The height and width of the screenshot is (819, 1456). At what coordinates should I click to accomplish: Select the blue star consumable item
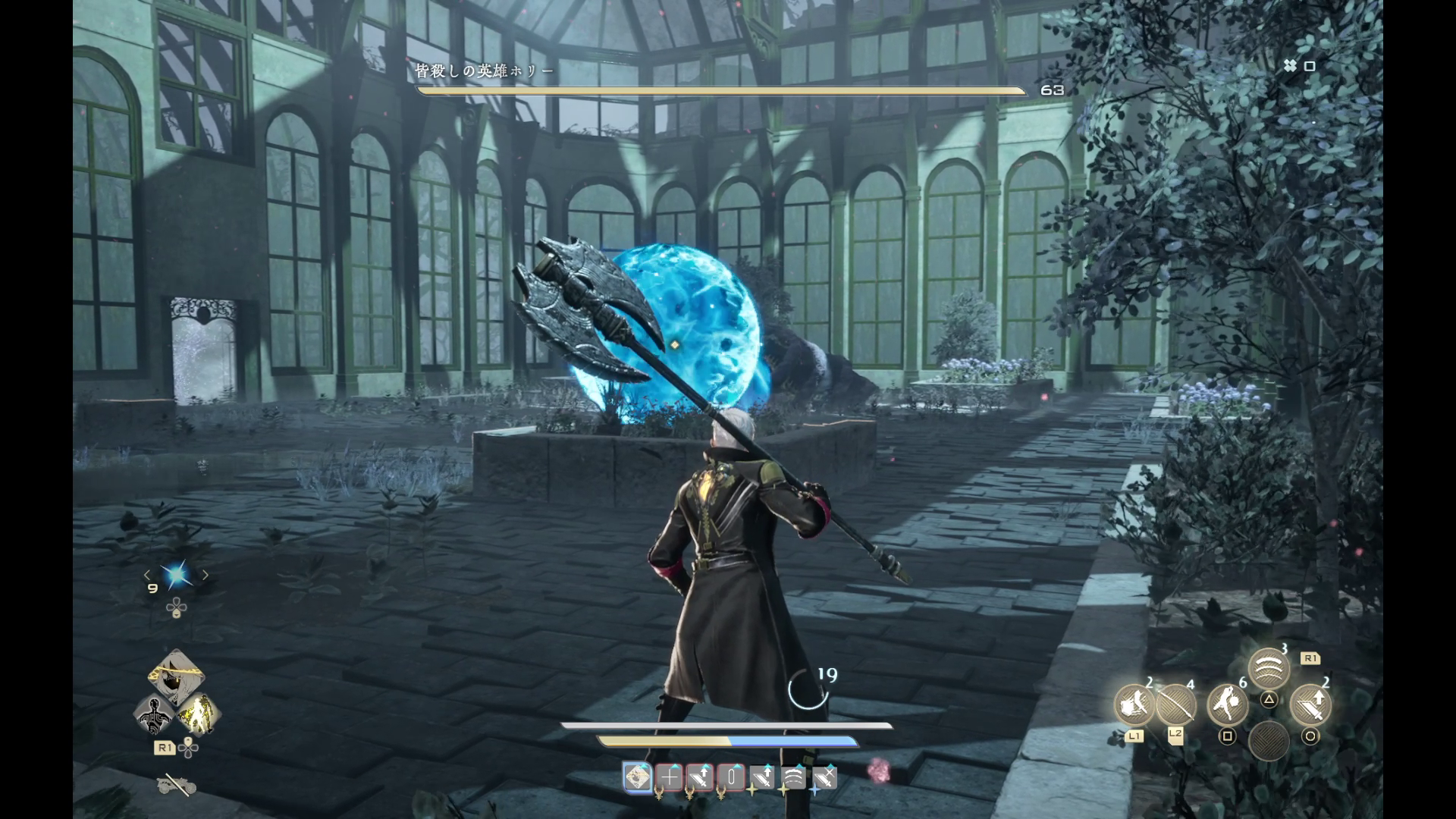177,576
